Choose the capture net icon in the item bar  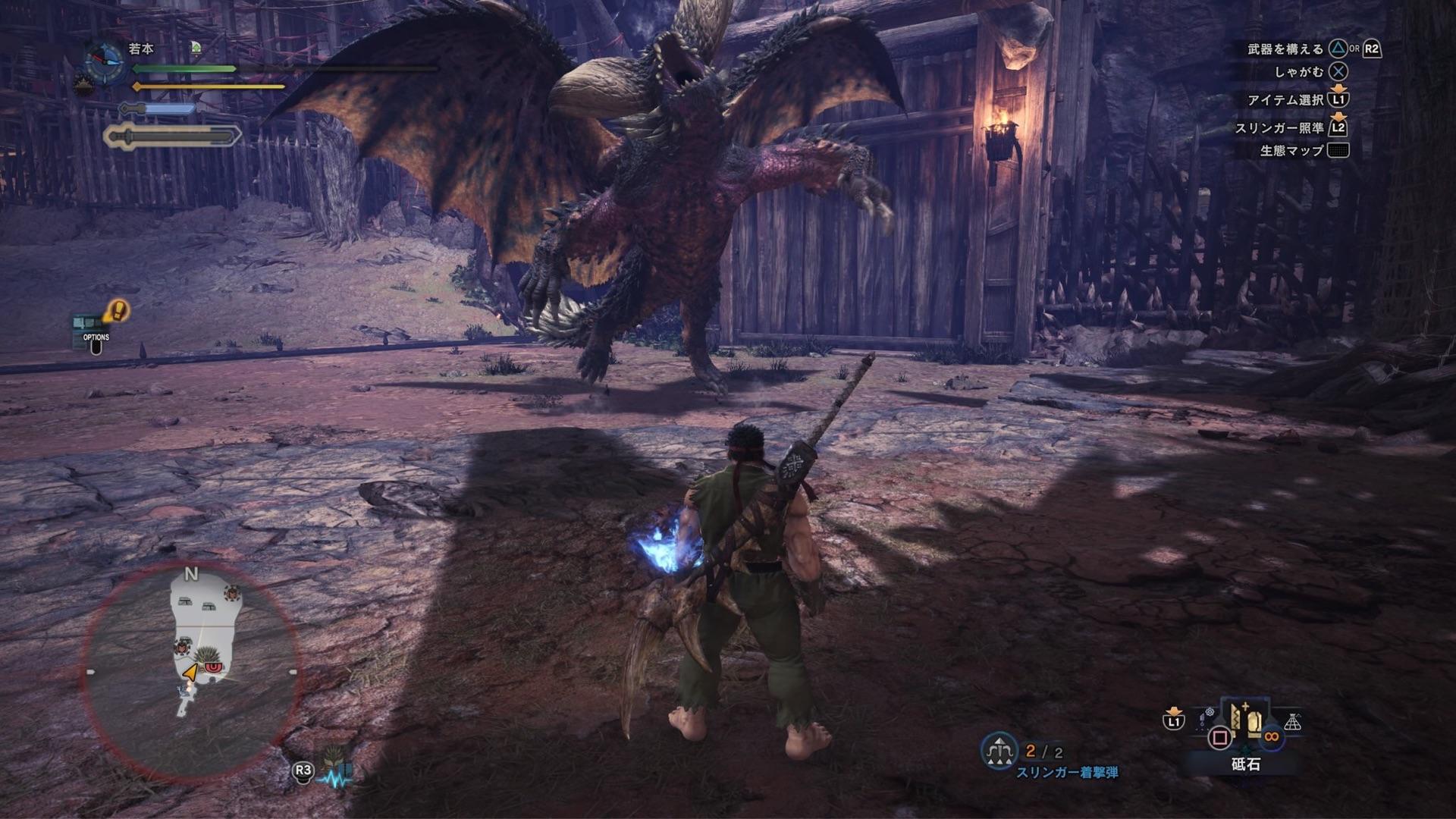pyautogui.click(x=1292, y=723)
